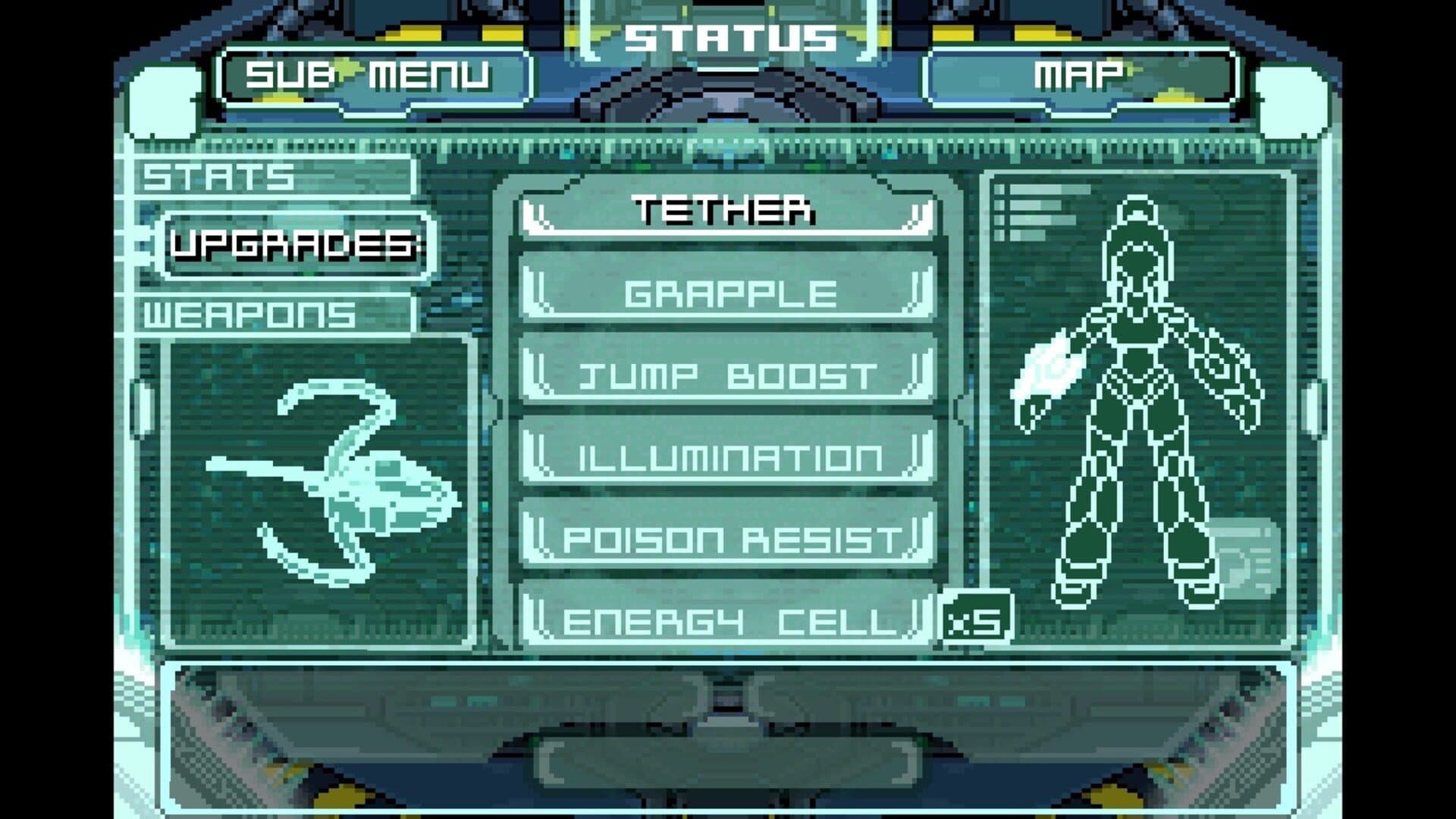Choose the Tether upgrade
Viewport: 1456px width, 819px height.
[728, 211]
